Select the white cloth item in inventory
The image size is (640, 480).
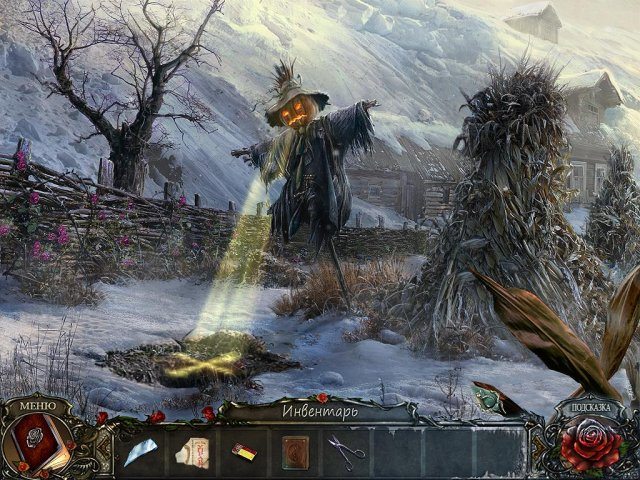[x=142, y=452]
